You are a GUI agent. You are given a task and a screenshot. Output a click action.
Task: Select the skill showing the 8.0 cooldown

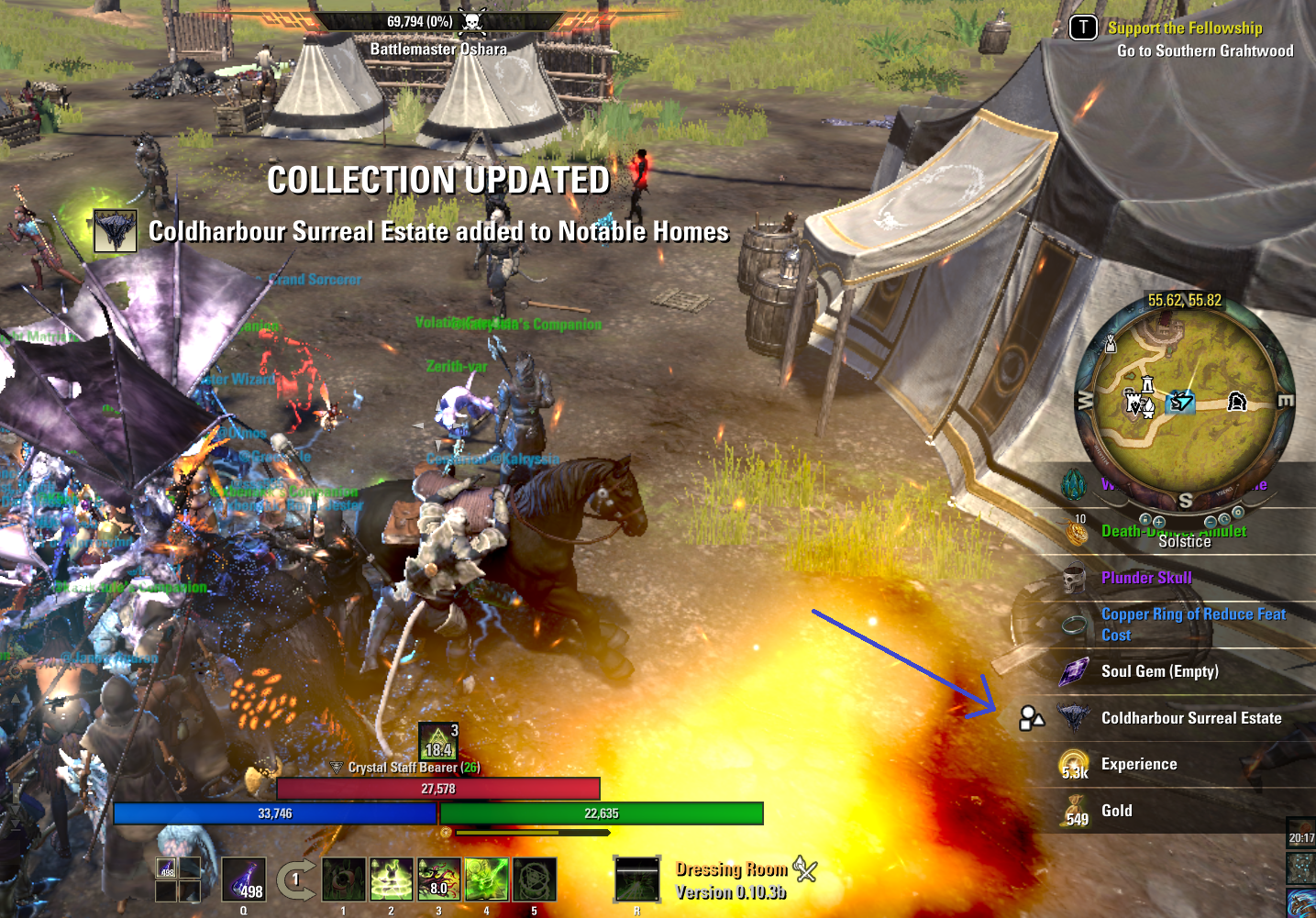(x=439, y=879)
